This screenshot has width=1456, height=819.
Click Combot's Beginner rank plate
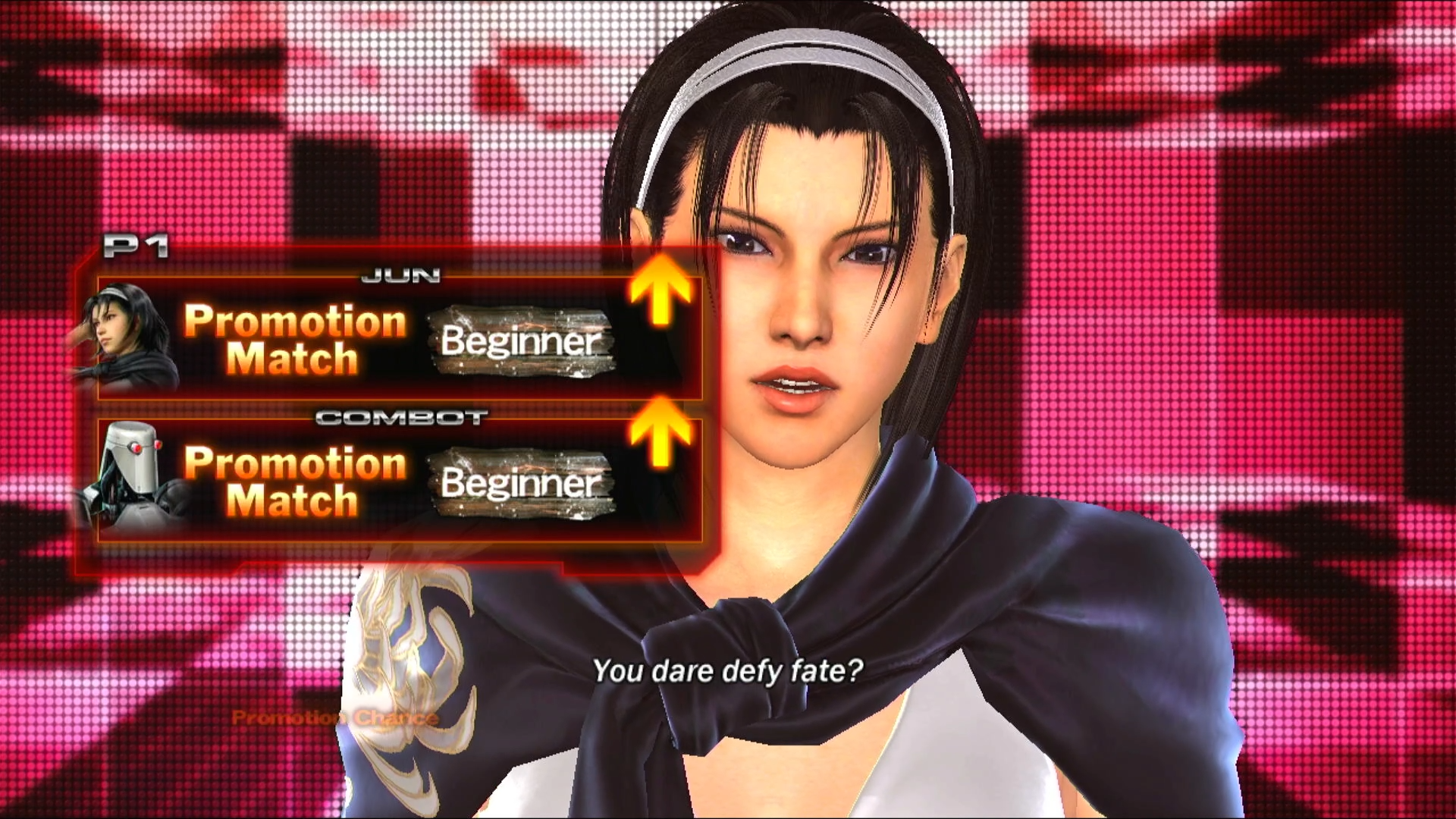[522, 482]
